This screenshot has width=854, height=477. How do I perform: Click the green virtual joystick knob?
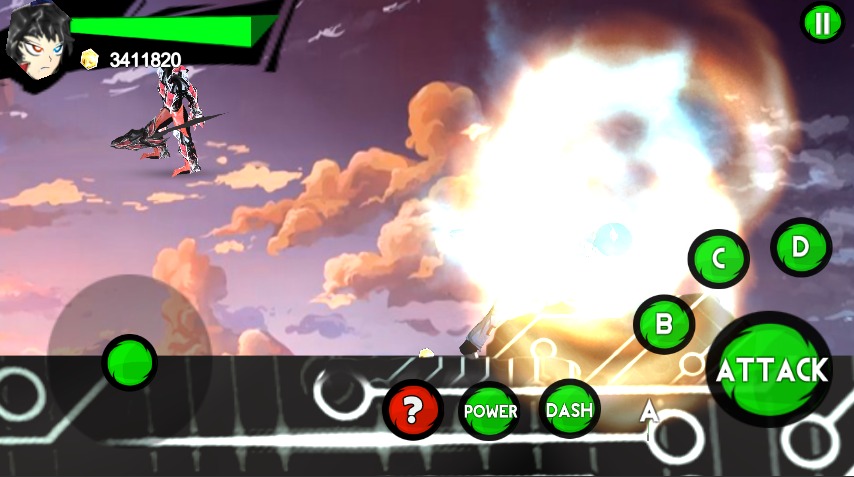click(129, 362)
